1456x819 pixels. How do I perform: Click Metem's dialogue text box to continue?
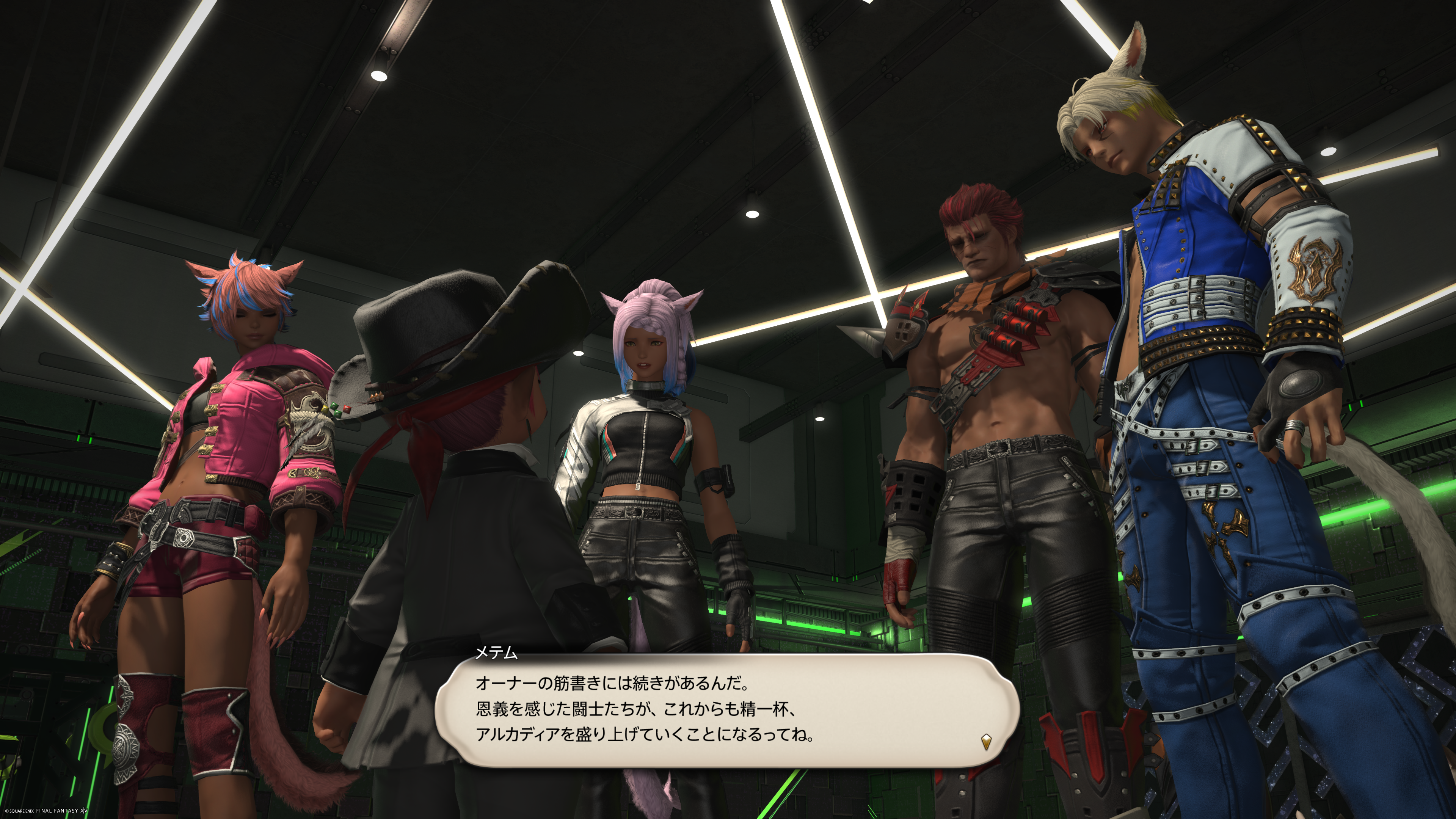coord(726,709)
